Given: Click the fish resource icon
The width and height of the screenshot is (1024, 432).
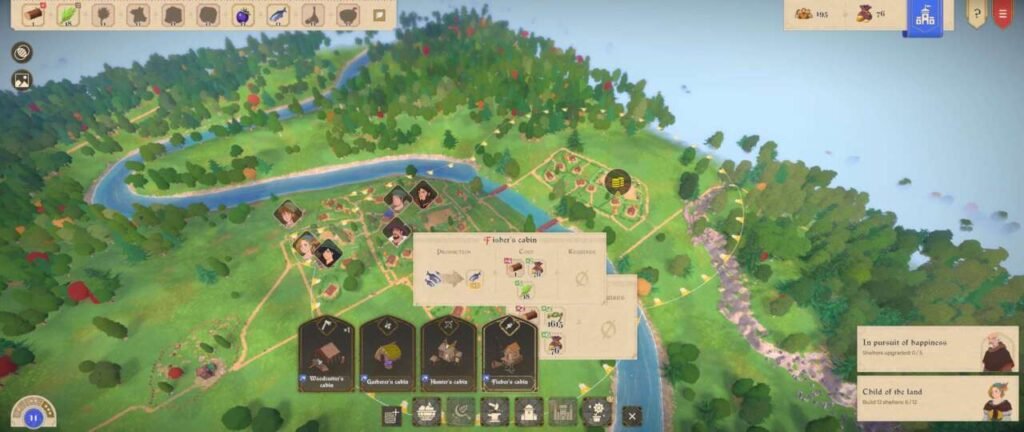Looking at the screenshot, I should [278, 15].
